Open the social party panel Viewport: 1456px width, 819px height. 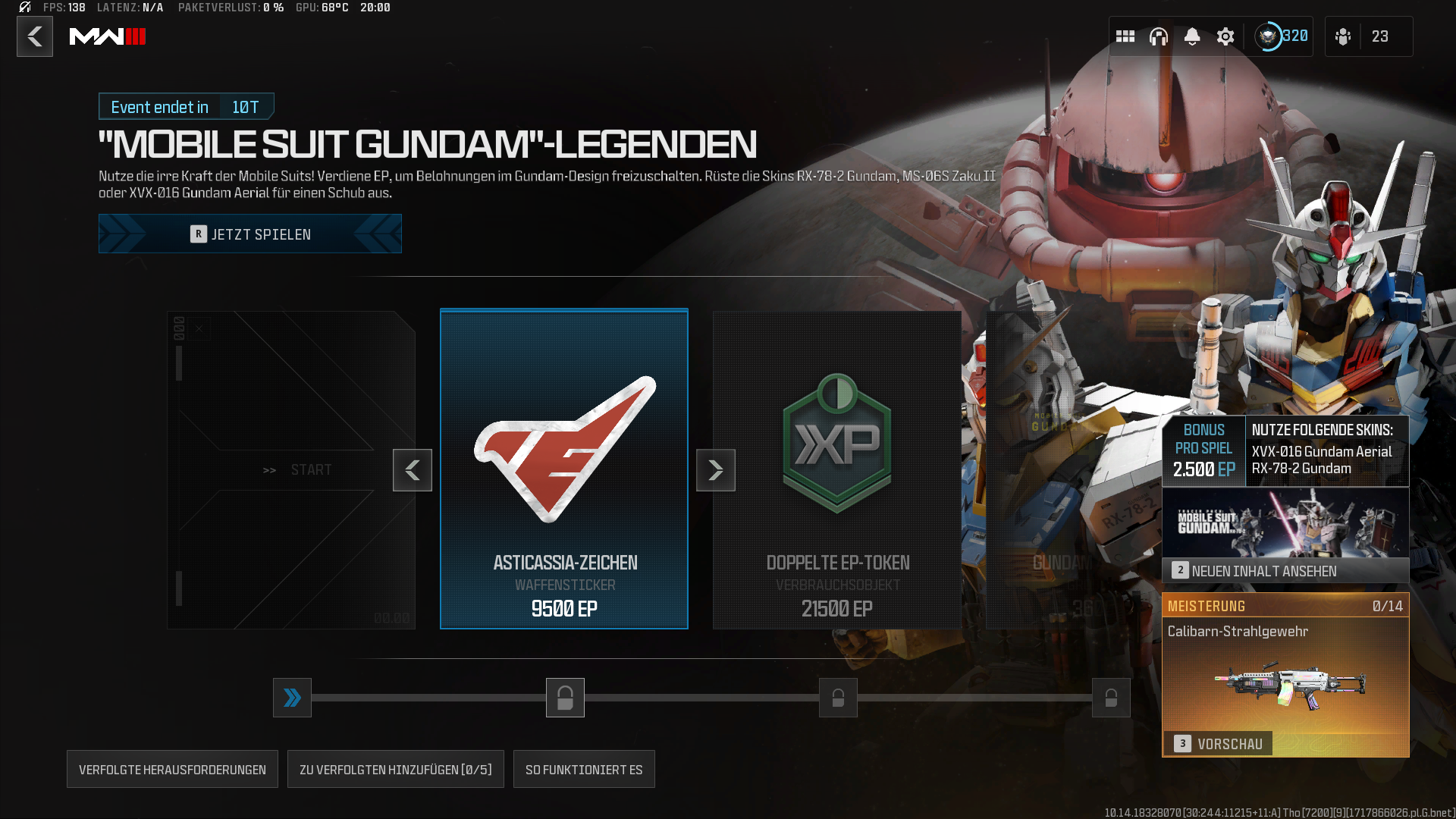coord(1367,36)
